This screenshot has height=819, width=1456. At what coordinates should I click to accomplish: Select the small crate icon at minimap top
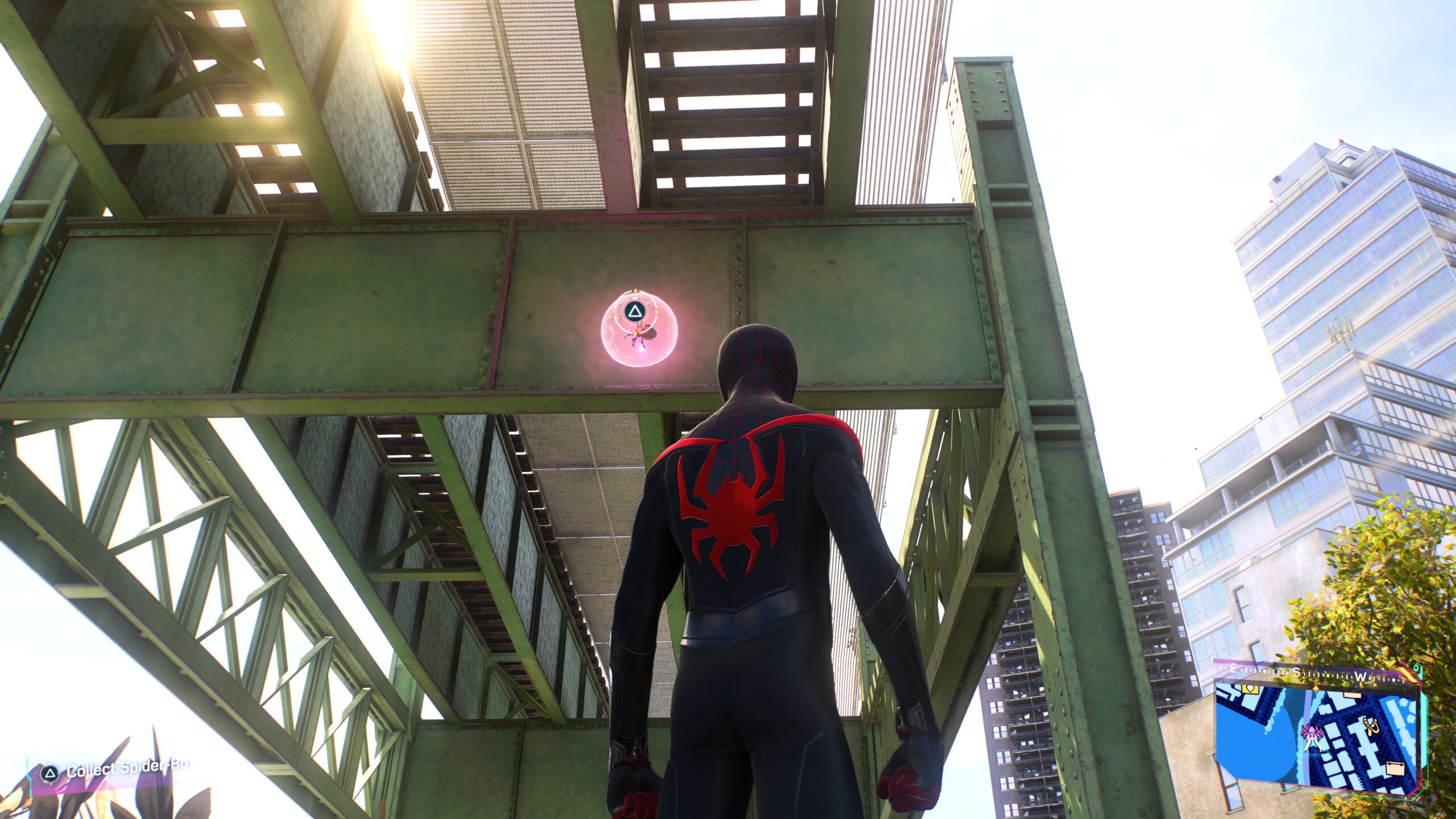[1352, 696]
